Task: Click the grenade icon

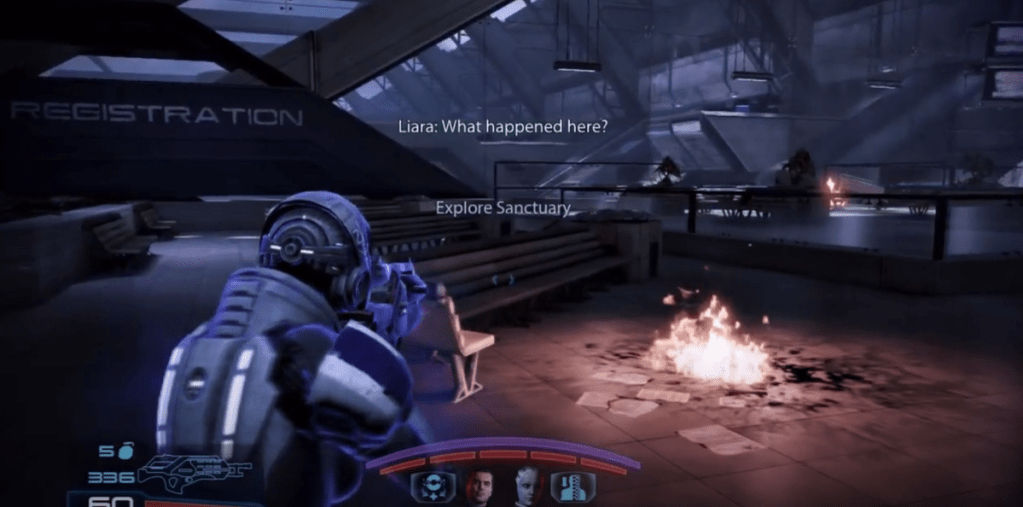Action: (x=125, y=451)
